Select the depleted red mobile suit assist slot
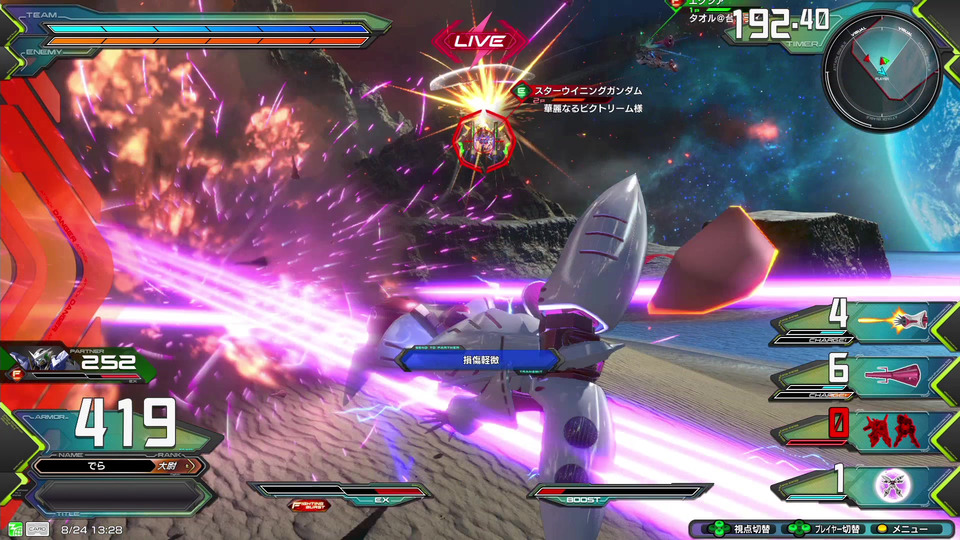The height and width of the screenshot is (540, 960). [890, 430]
